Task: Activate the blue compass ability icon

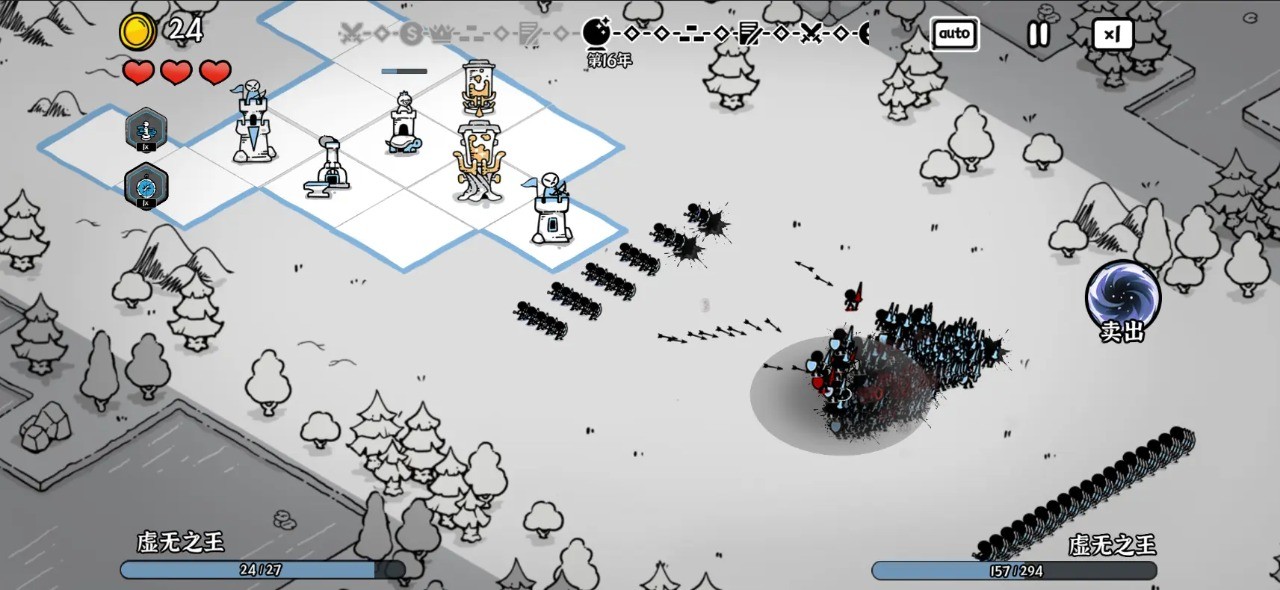Action: pyautogui.click(x=146, y=186)
